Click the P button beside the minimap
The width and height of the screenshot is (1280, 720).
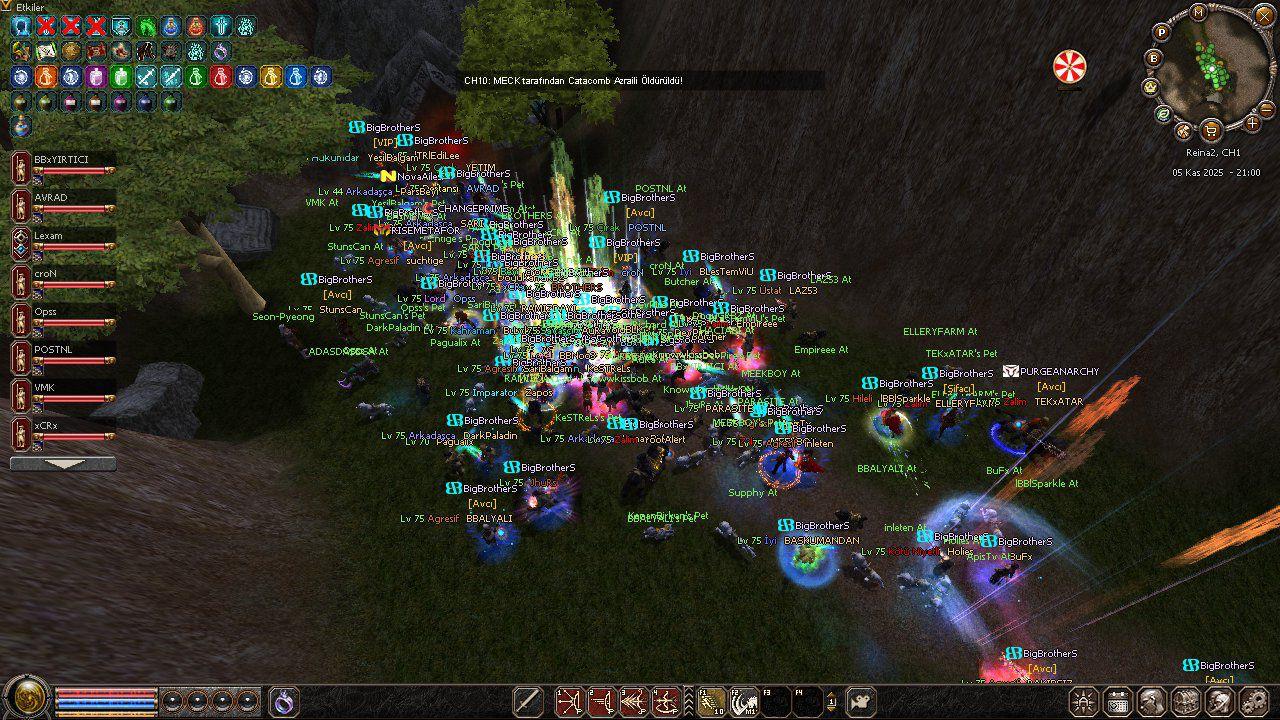(x=1161, y=32)
